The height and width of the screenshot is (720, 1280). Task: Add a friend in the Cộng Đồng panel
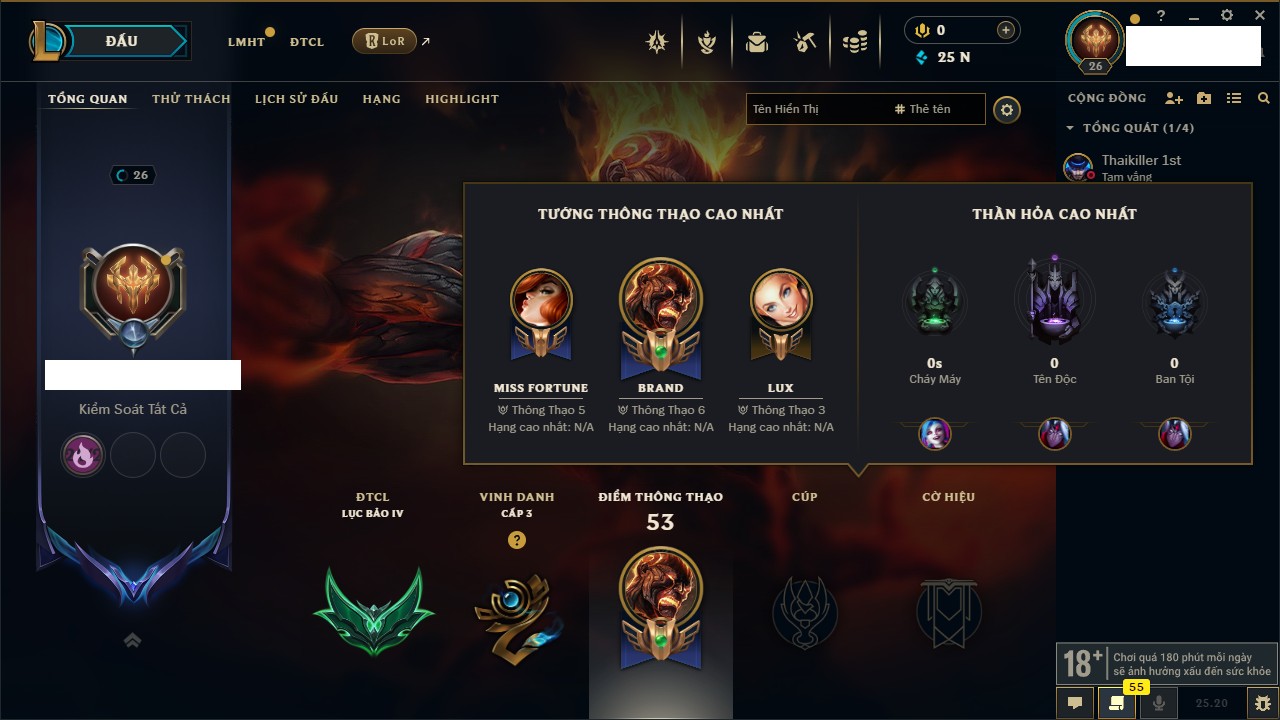point(1174,99)
